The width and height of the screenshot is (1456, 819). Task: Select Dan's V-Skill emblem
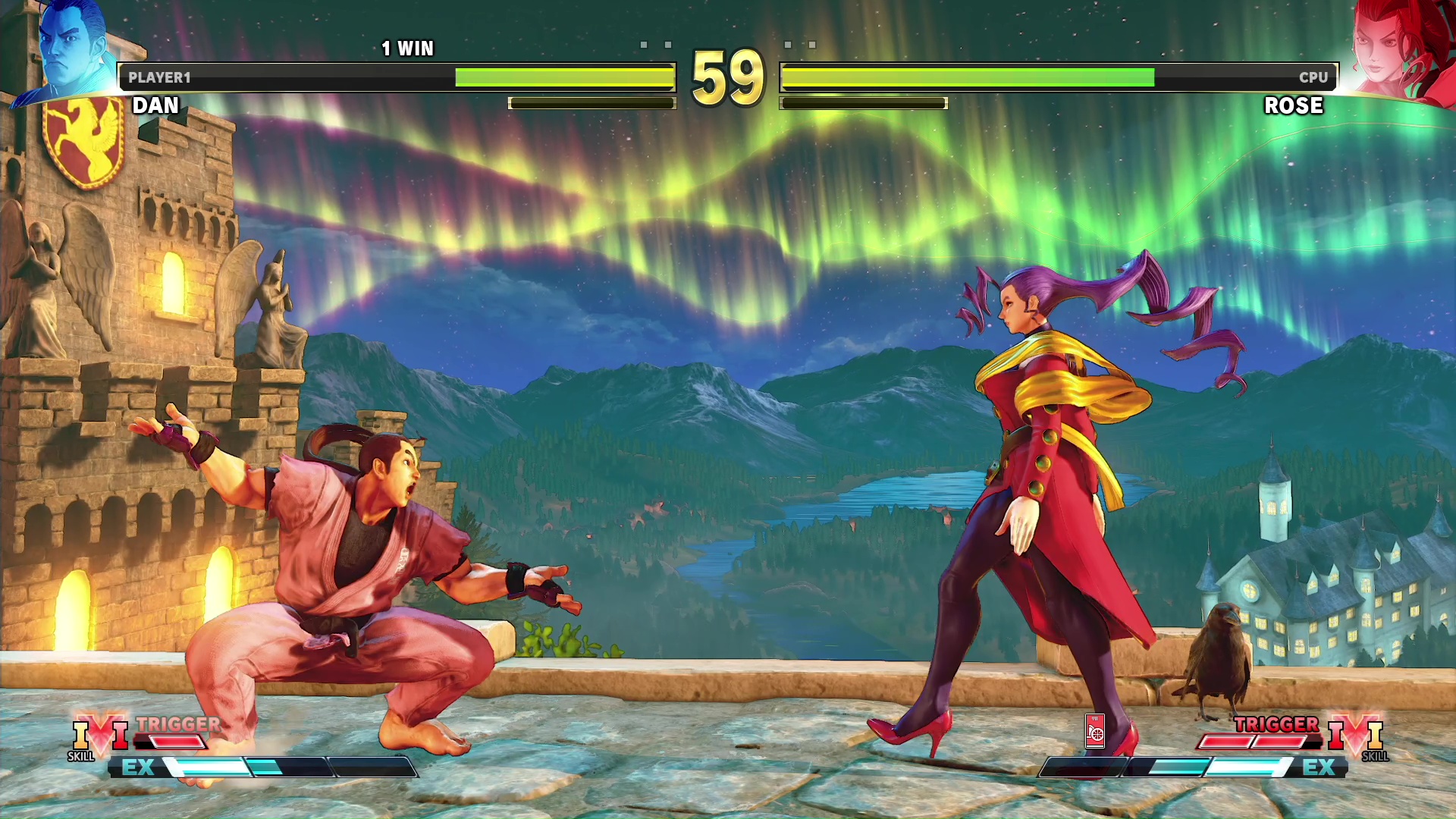point(100,735)
